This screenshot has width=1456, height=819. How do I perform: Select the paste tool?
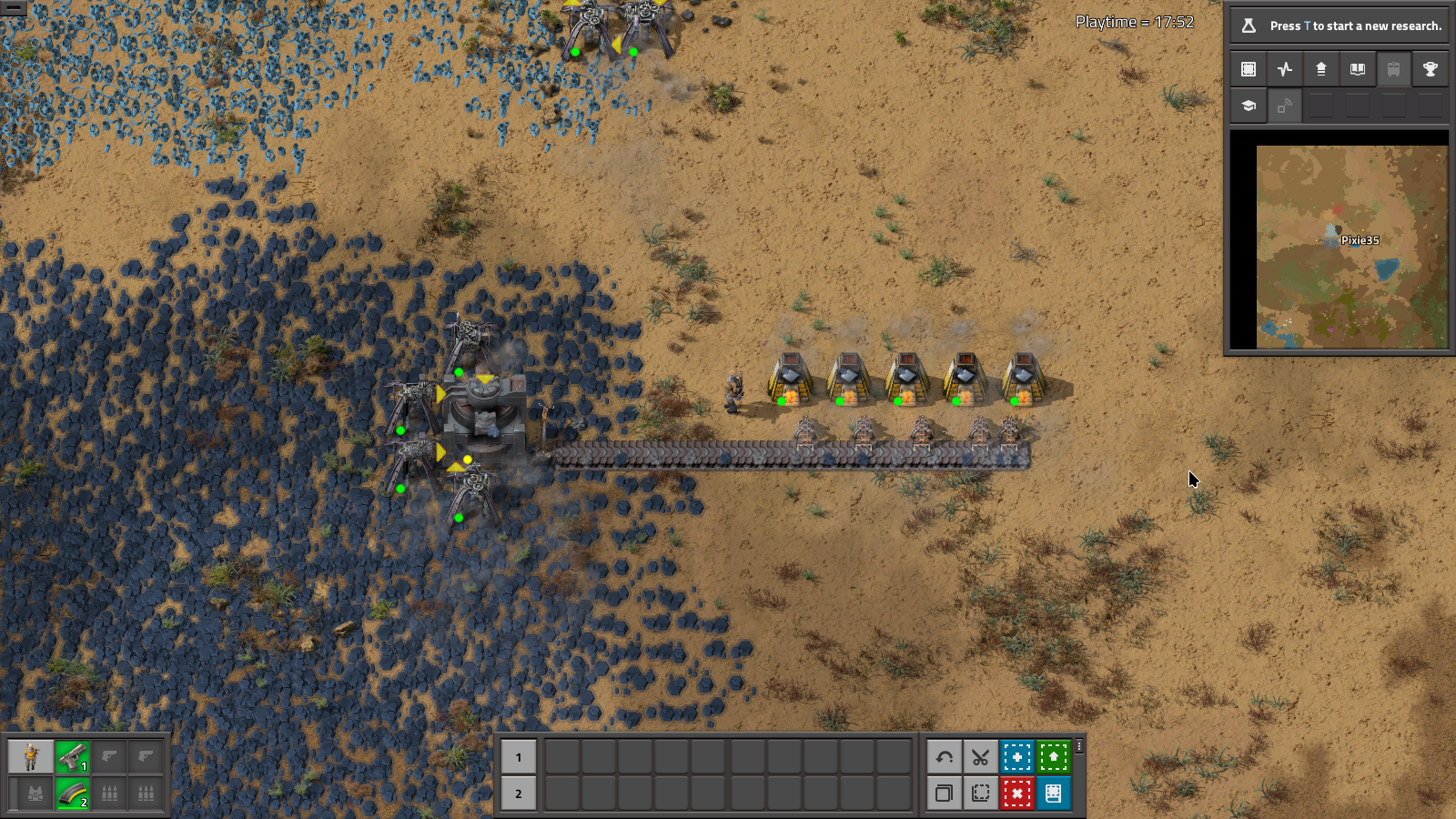pyautogui.click(x=981, y=793)
